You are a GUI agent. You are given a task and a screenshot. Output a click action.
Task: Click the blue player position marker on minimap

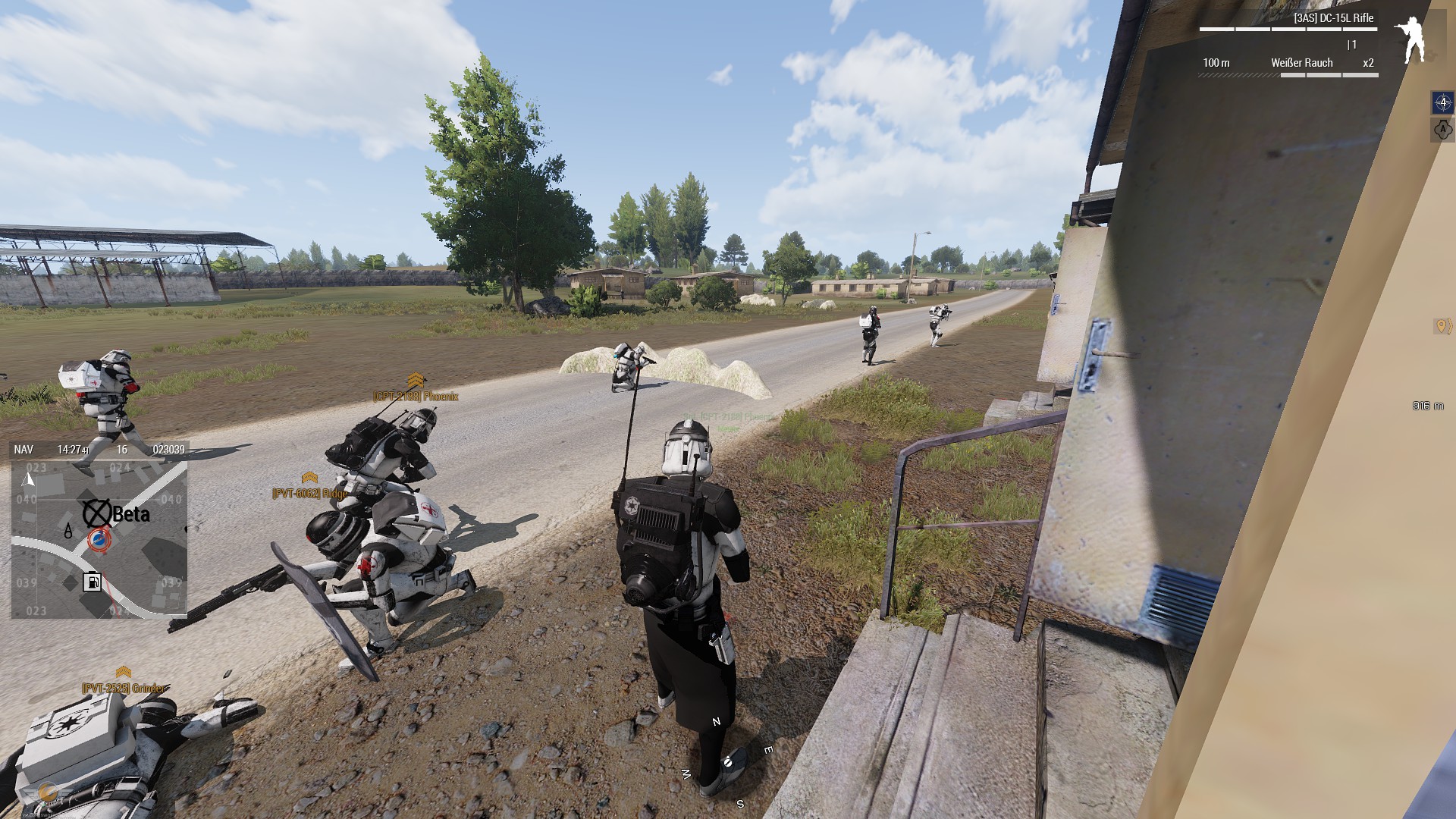(x=99, y=540)
